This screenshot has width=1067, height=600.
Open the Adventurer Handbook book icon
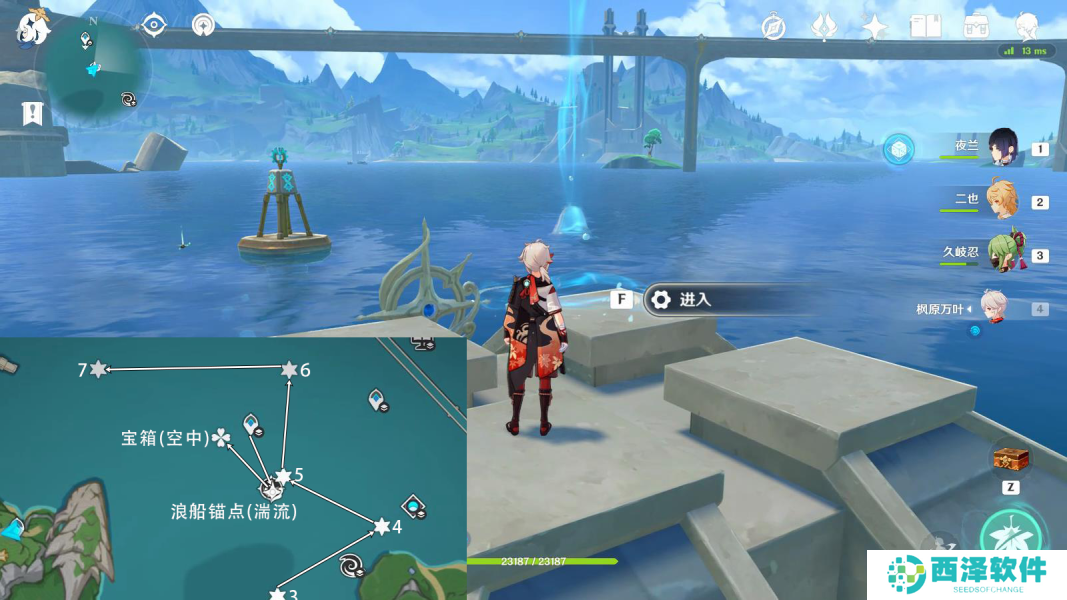coord(925,27)
